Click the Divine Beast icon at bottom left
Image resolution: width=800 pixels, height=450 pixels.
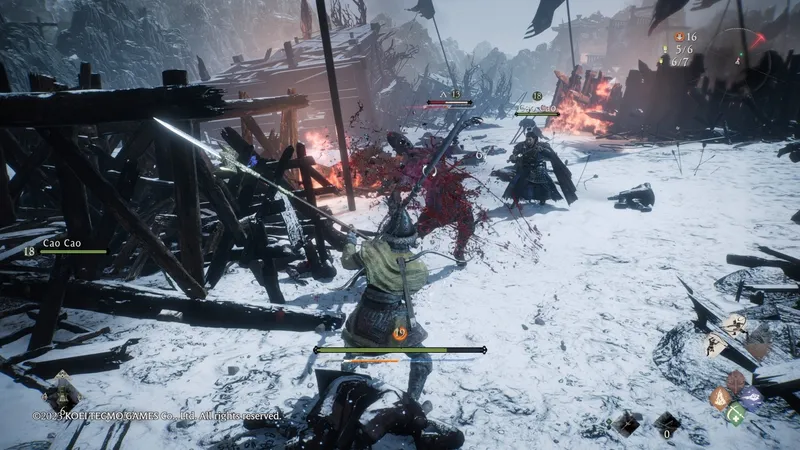(x=62, y=392)
